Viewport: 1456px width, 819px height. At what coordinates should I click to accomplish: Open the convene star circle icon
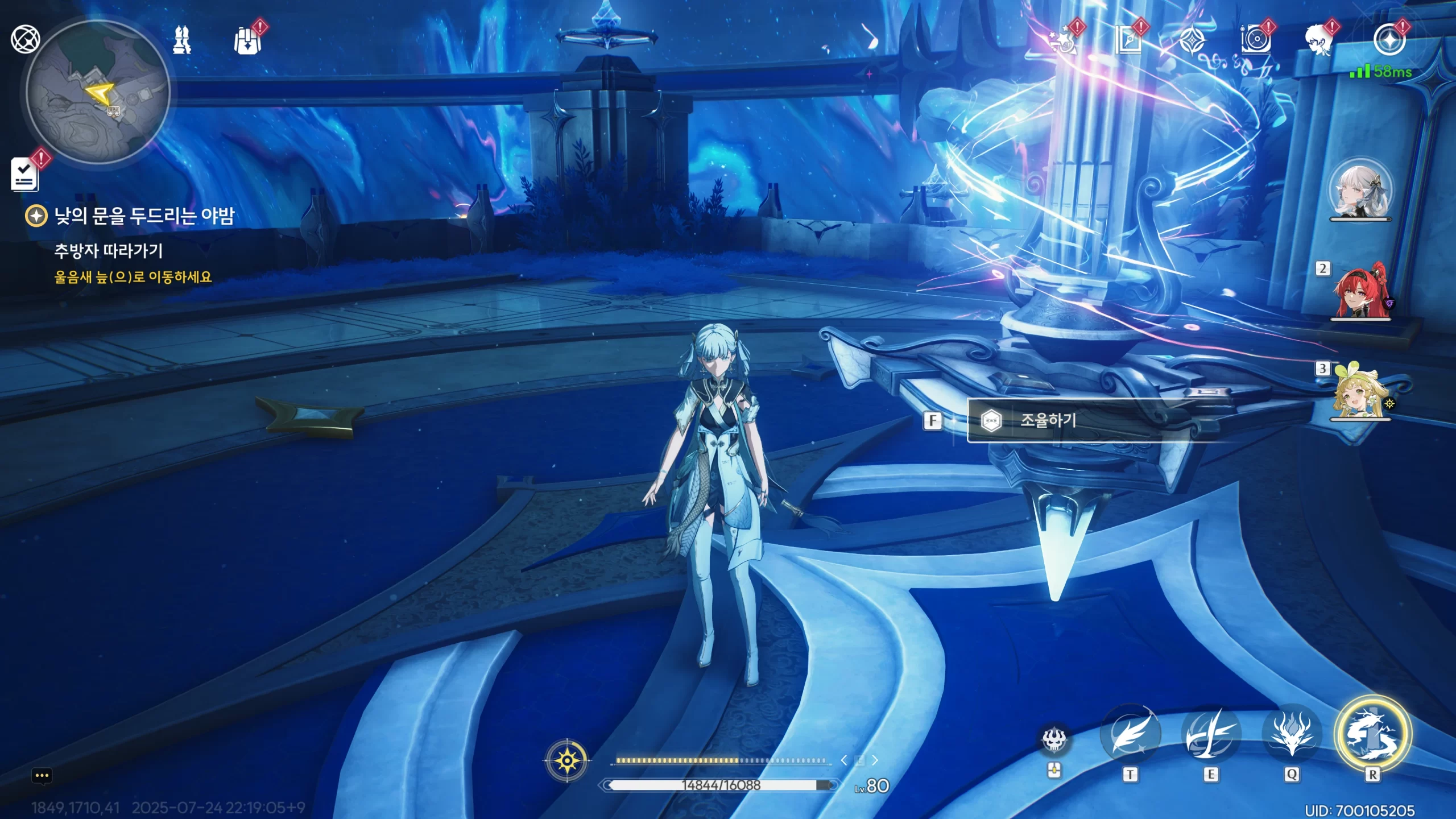point(1389,40)
